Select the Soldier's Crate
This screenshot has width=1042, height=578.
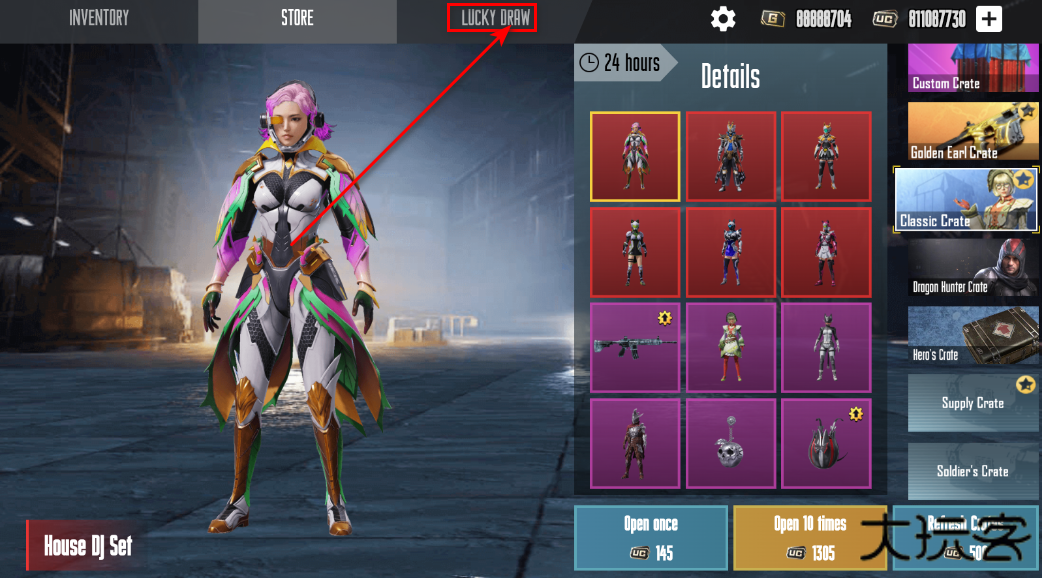[973, 471]
